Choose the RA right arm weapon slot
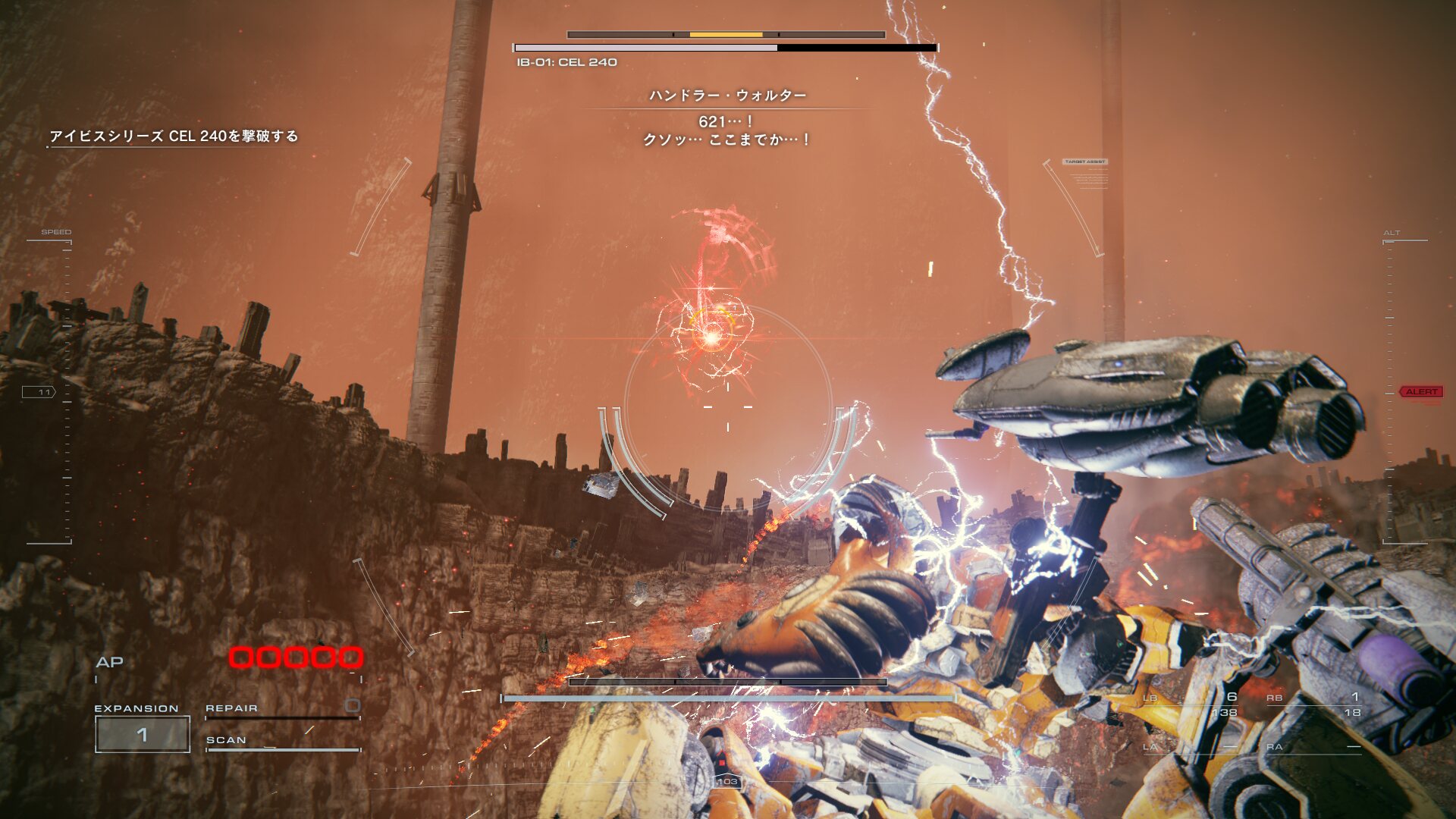The width and height of the screenshot is (1456, 819). [1314, 747]
